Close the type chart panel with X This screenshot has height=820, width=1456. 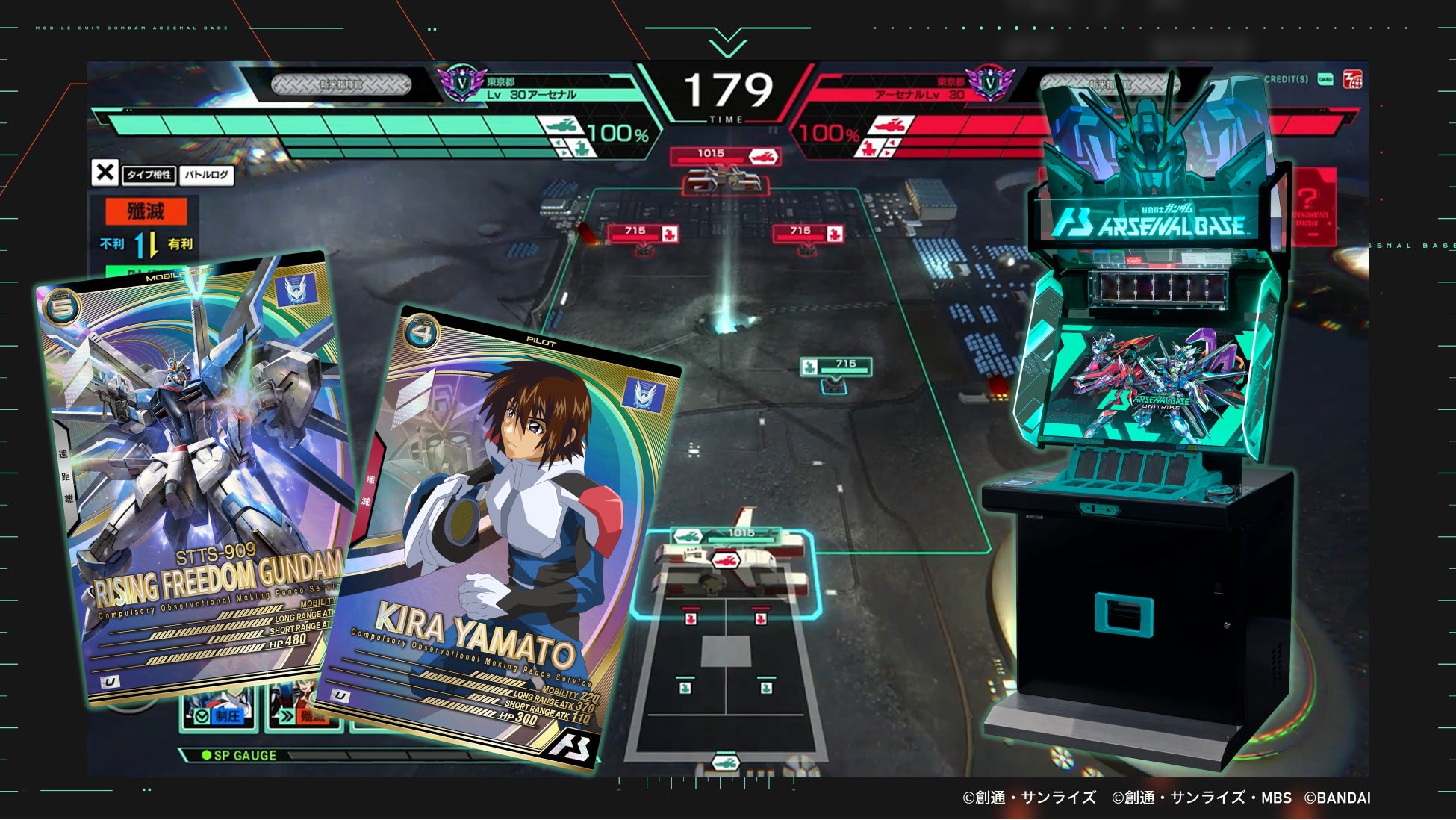[105, 173]
